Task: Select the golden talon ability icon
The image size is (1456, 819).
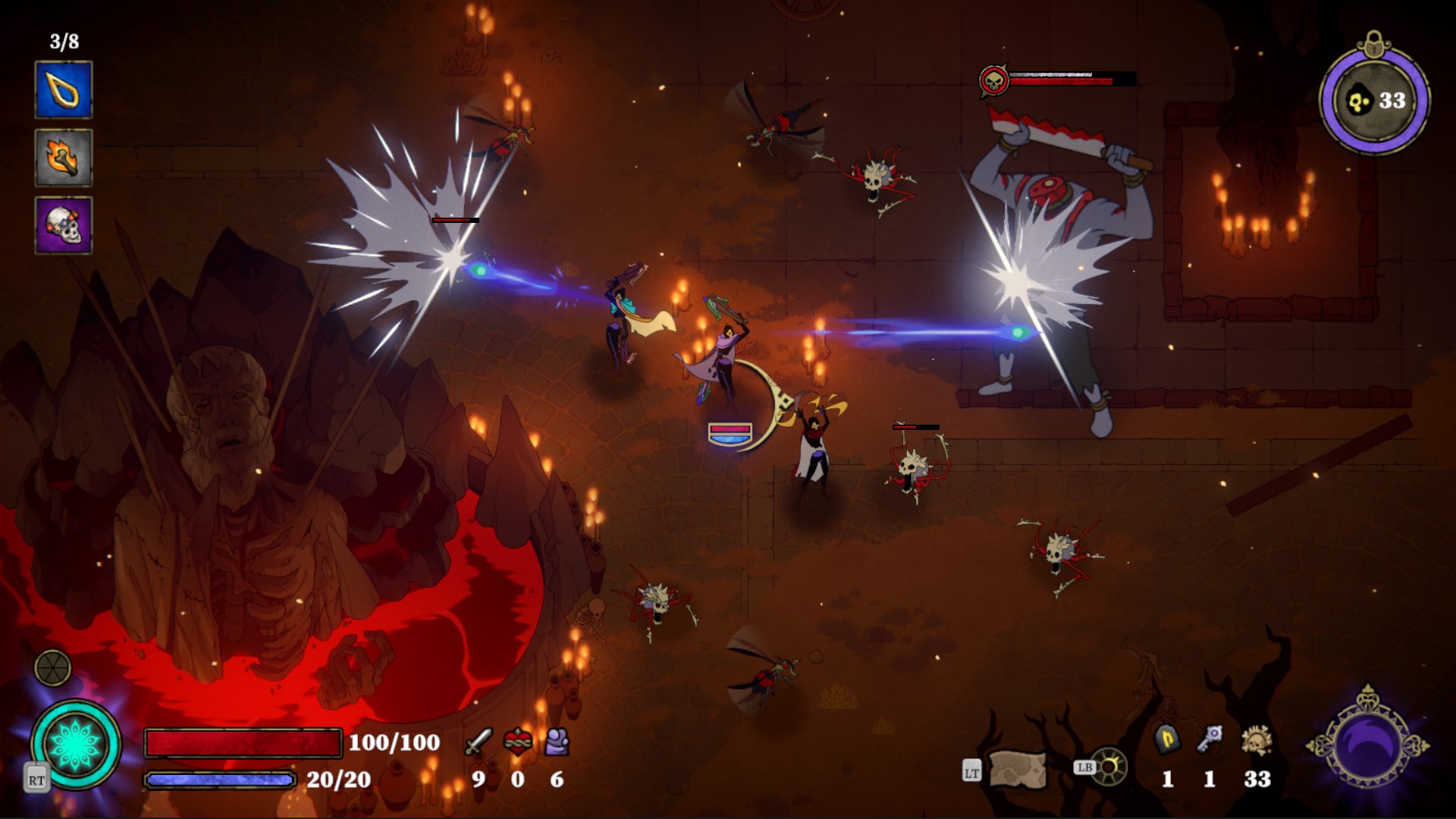Action: click(64, 94)
